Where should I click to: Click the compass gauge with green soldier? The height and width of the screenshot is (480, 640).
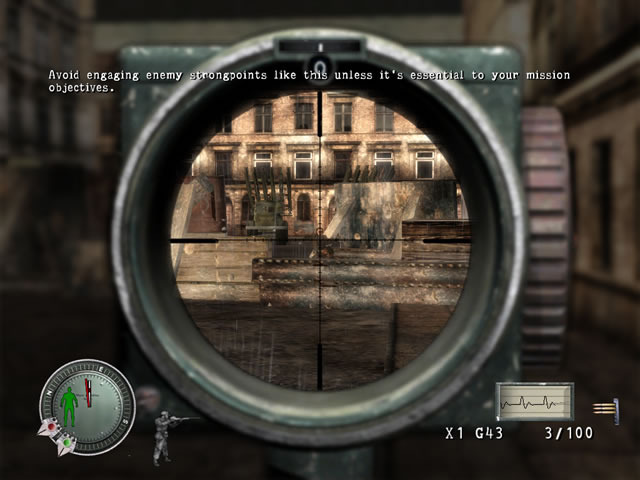click(x=85, y=405)
